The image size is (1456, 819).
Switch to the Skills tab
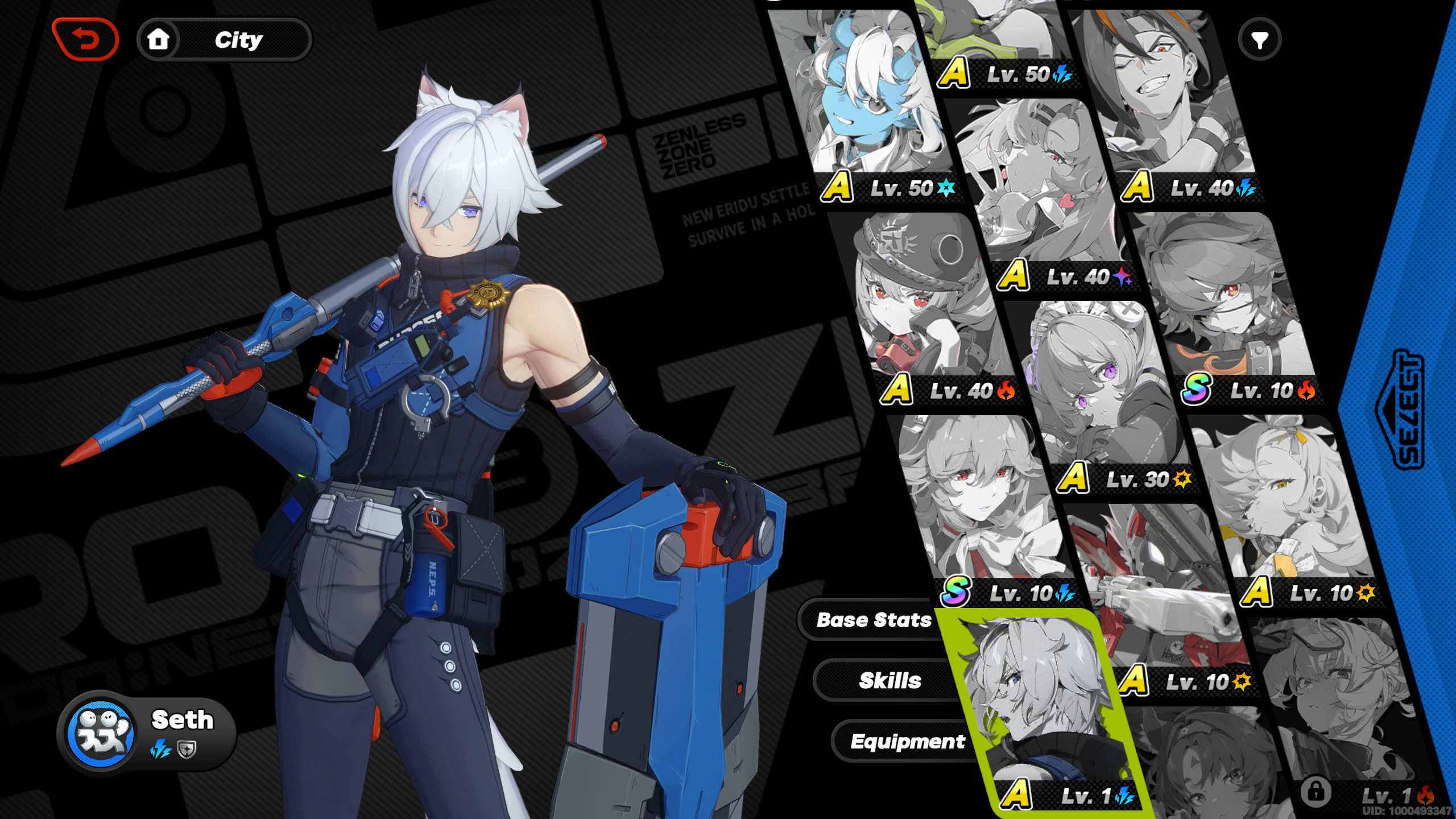click(890, 680)
